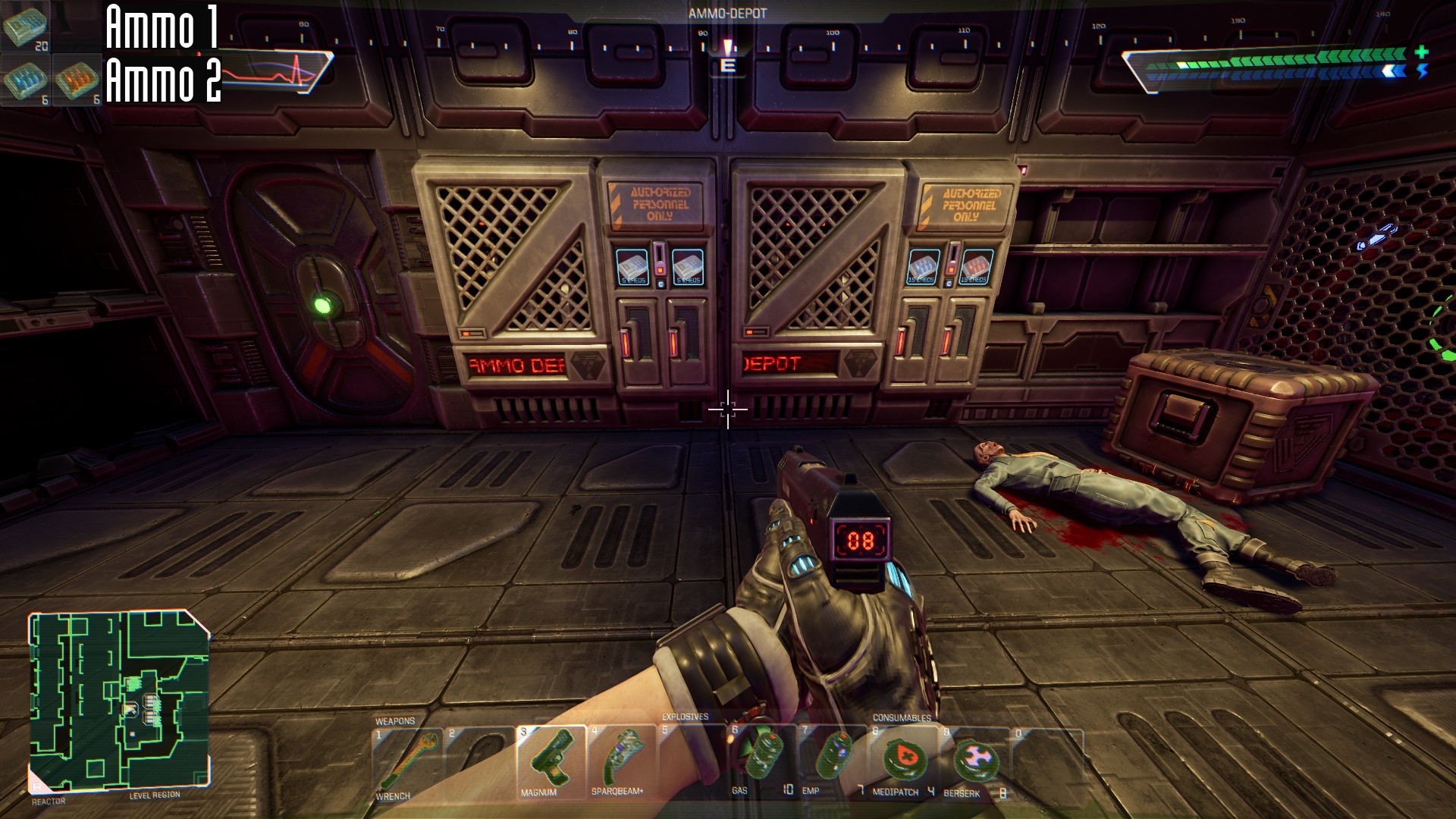
Task: Switch to the Sparqbeam+ weapon slot
Action: tap(622, 759)
